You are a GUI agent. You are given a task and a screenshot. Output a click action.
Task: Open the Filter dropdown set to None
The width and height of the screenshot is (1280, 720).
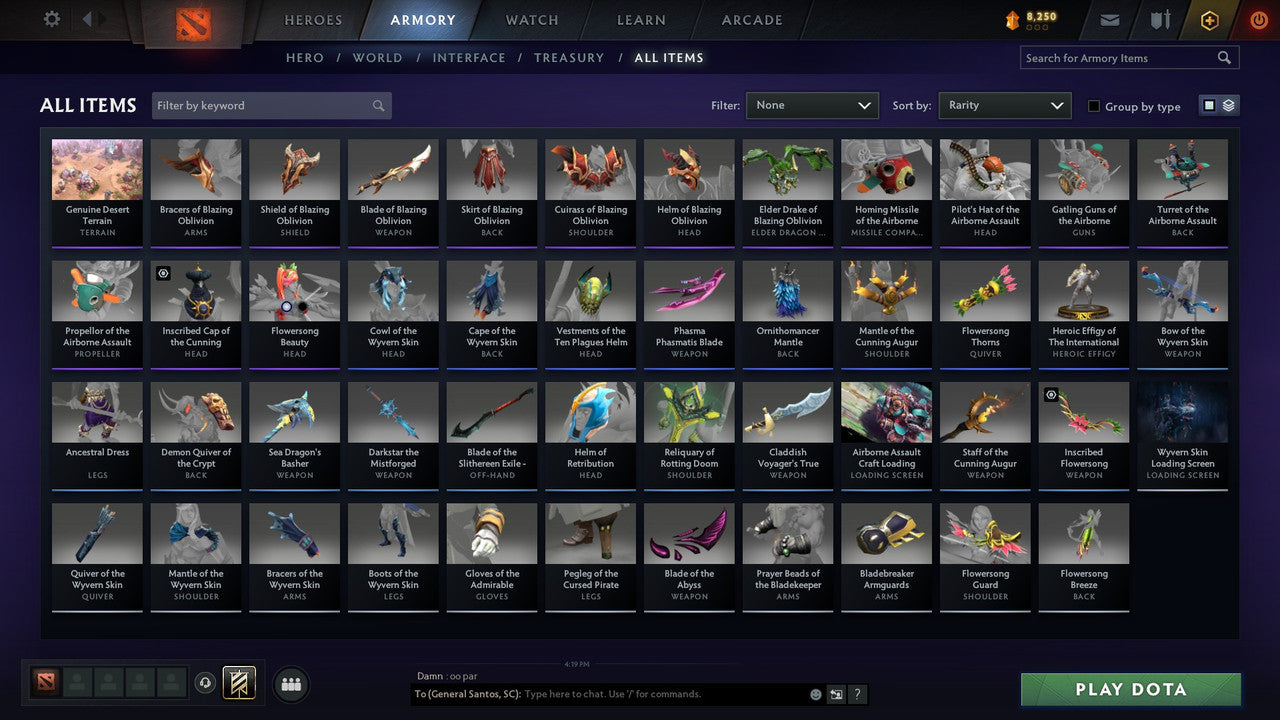click(x=812, y=105)
